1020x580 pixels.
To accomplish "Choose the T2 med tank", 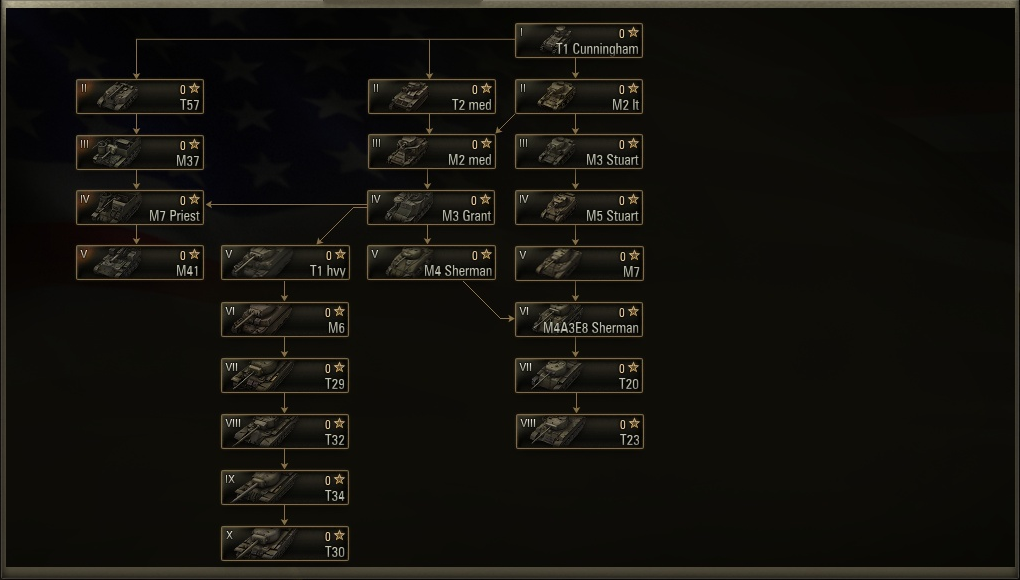I will (x=431, y=97).
